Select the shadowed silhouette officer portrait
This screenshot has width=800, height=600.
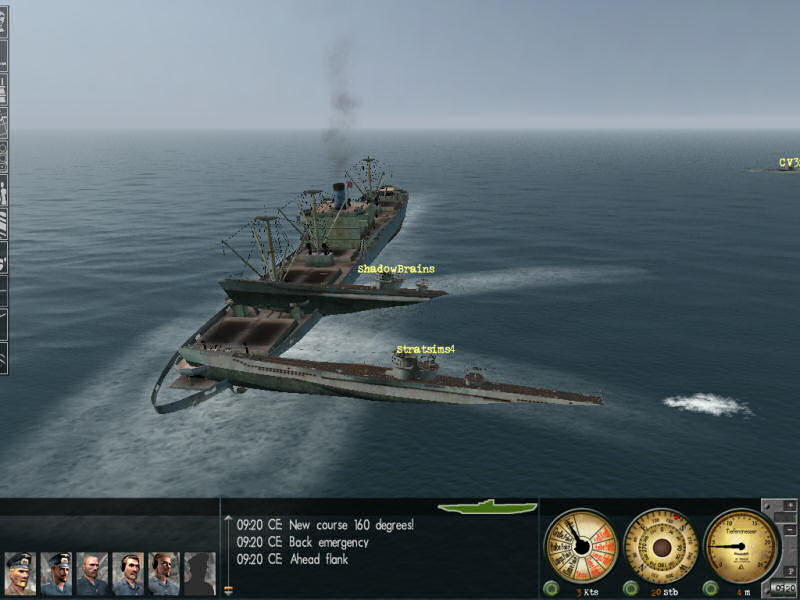point(199,574)
